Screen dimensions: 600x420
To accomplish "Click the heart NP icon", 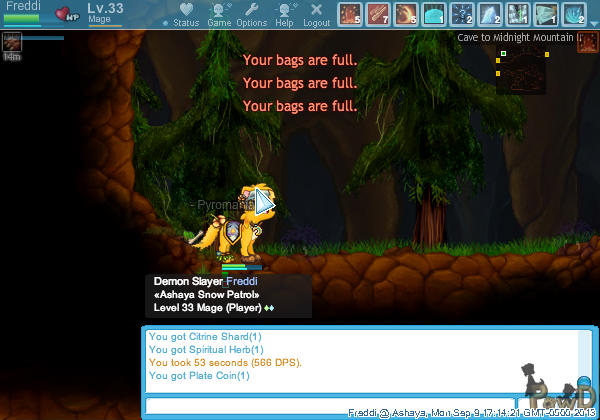I will click(x=67, y=15).
